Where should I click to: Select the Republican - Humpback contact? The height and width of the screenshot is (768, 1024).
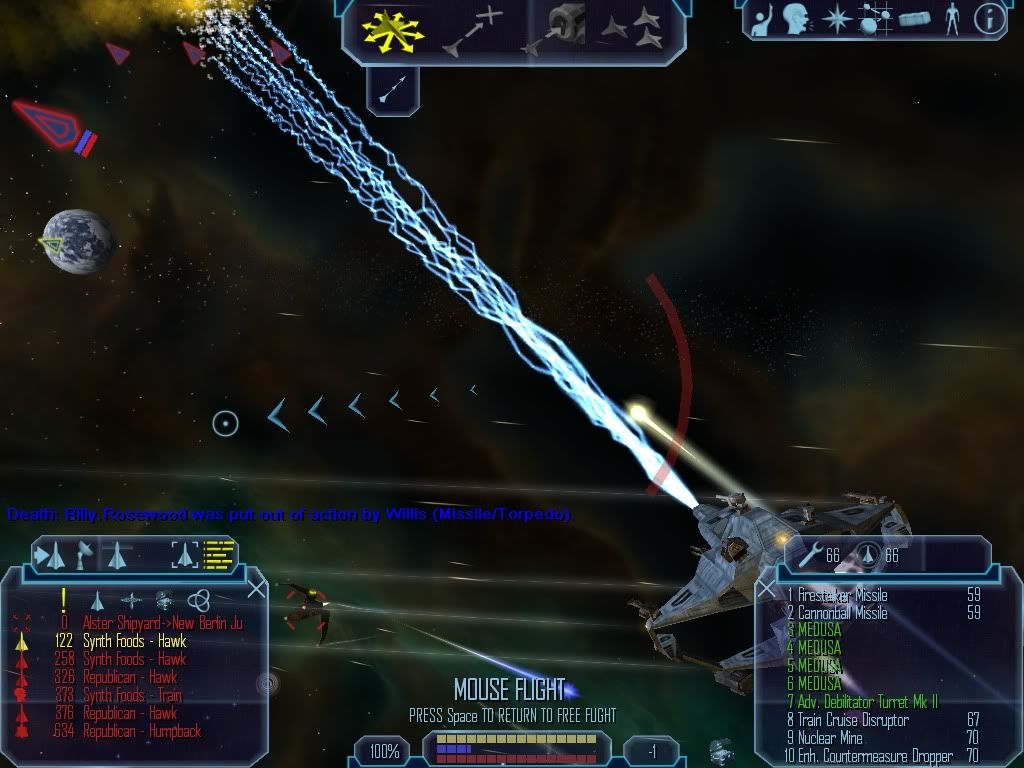pos(141,731)
